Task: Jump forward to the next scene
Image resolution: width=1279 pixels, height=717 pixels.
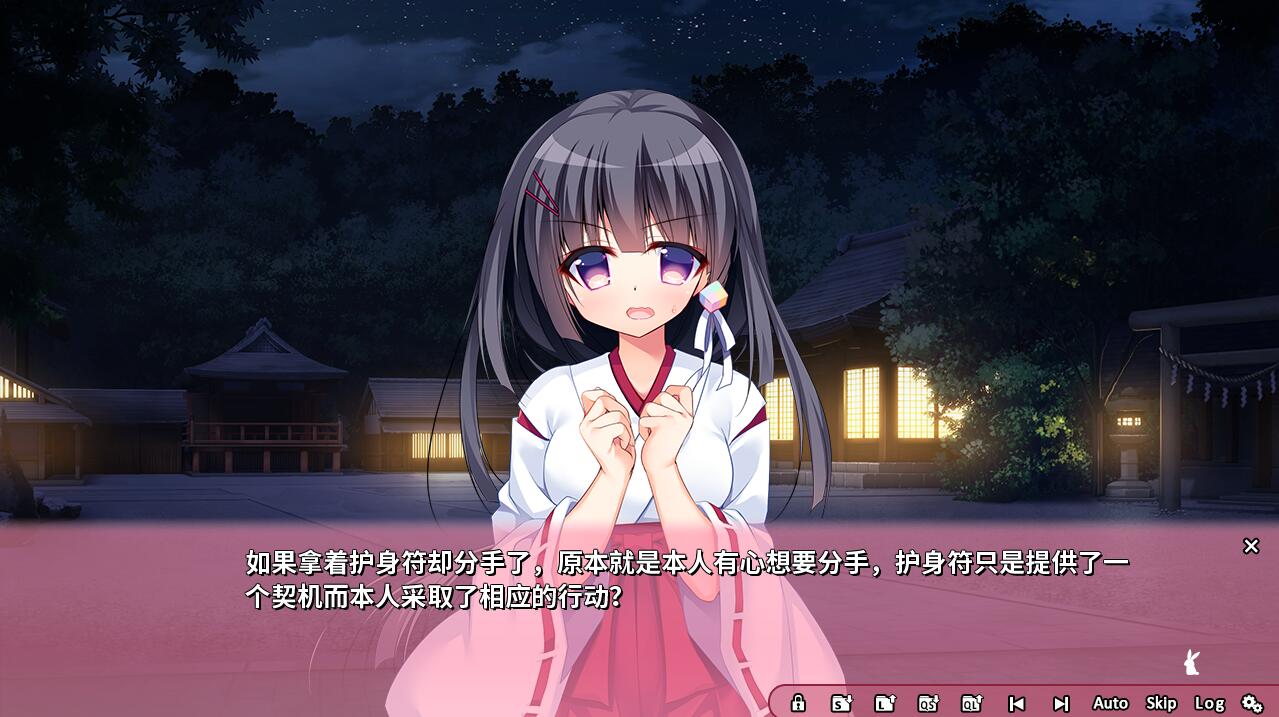Action: click(1061, 703)
